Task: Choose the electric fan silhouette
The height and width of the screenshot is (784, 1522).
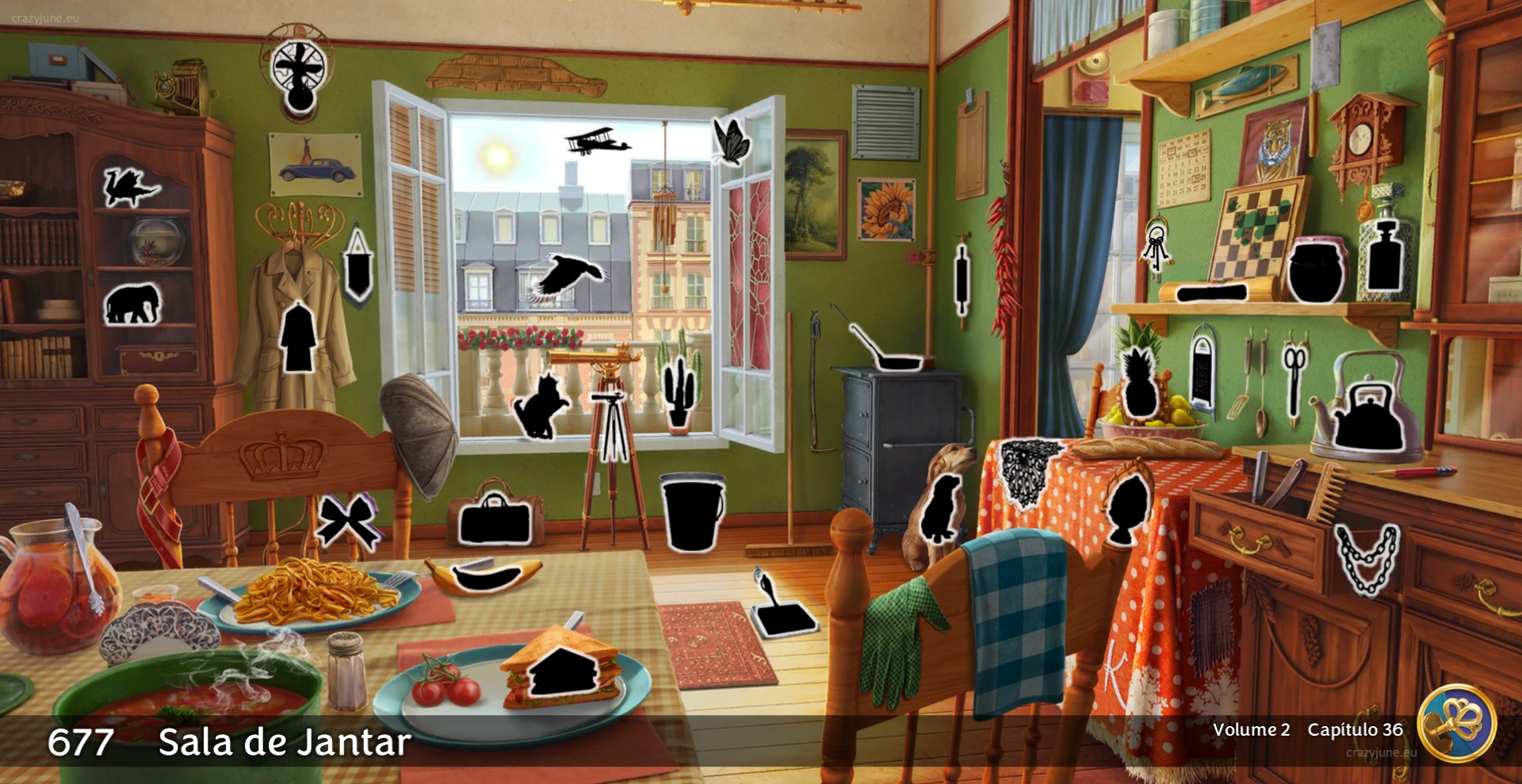Action: (298, 73)
